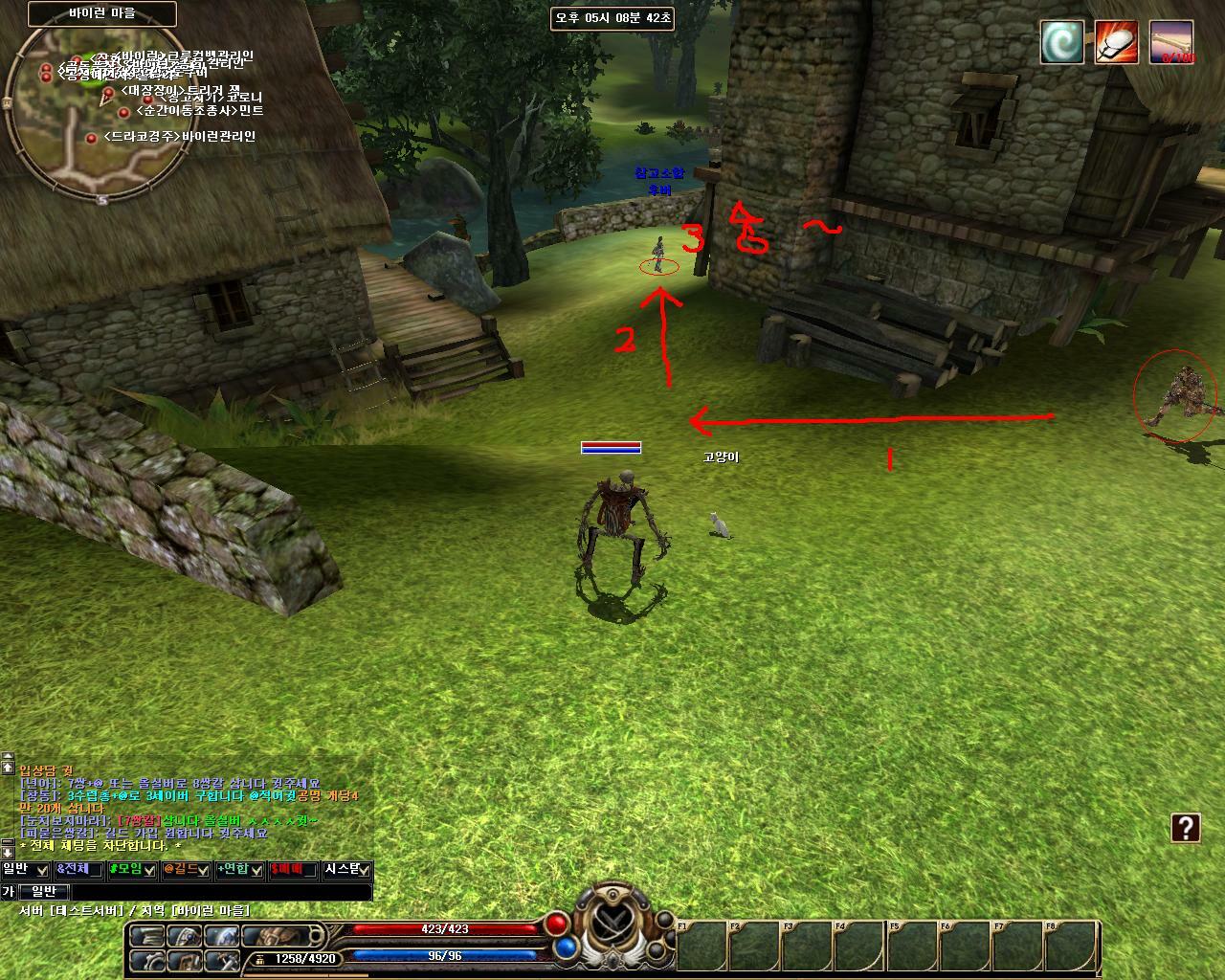Toggle the 시스템 system chat filter
Image resolution: width=1225 pixels, height=980 pixels.
(x=346, y=869)
